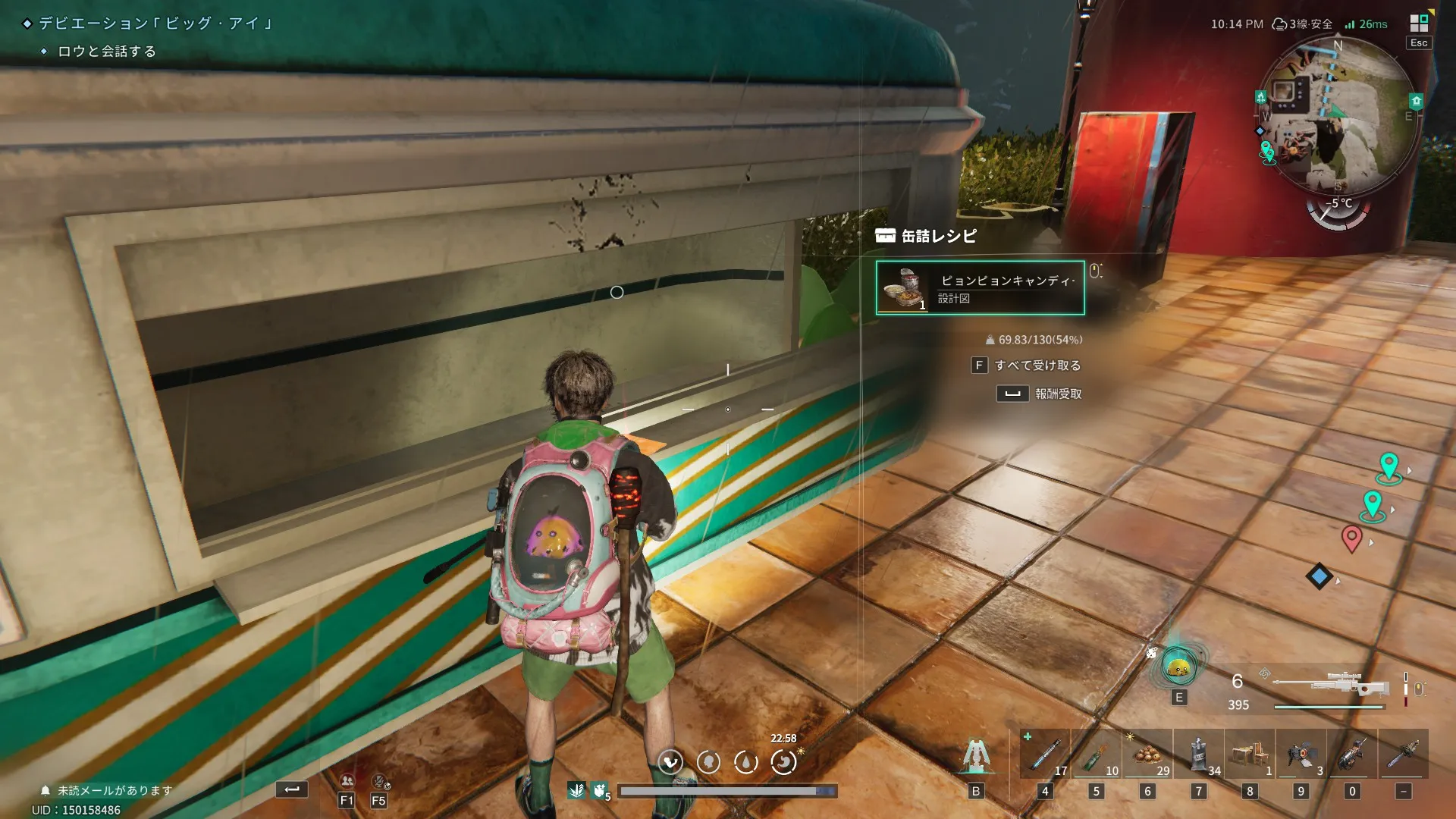Select the home marker on the minimap edge
1456x819 pixels.
pos(1416,101)
